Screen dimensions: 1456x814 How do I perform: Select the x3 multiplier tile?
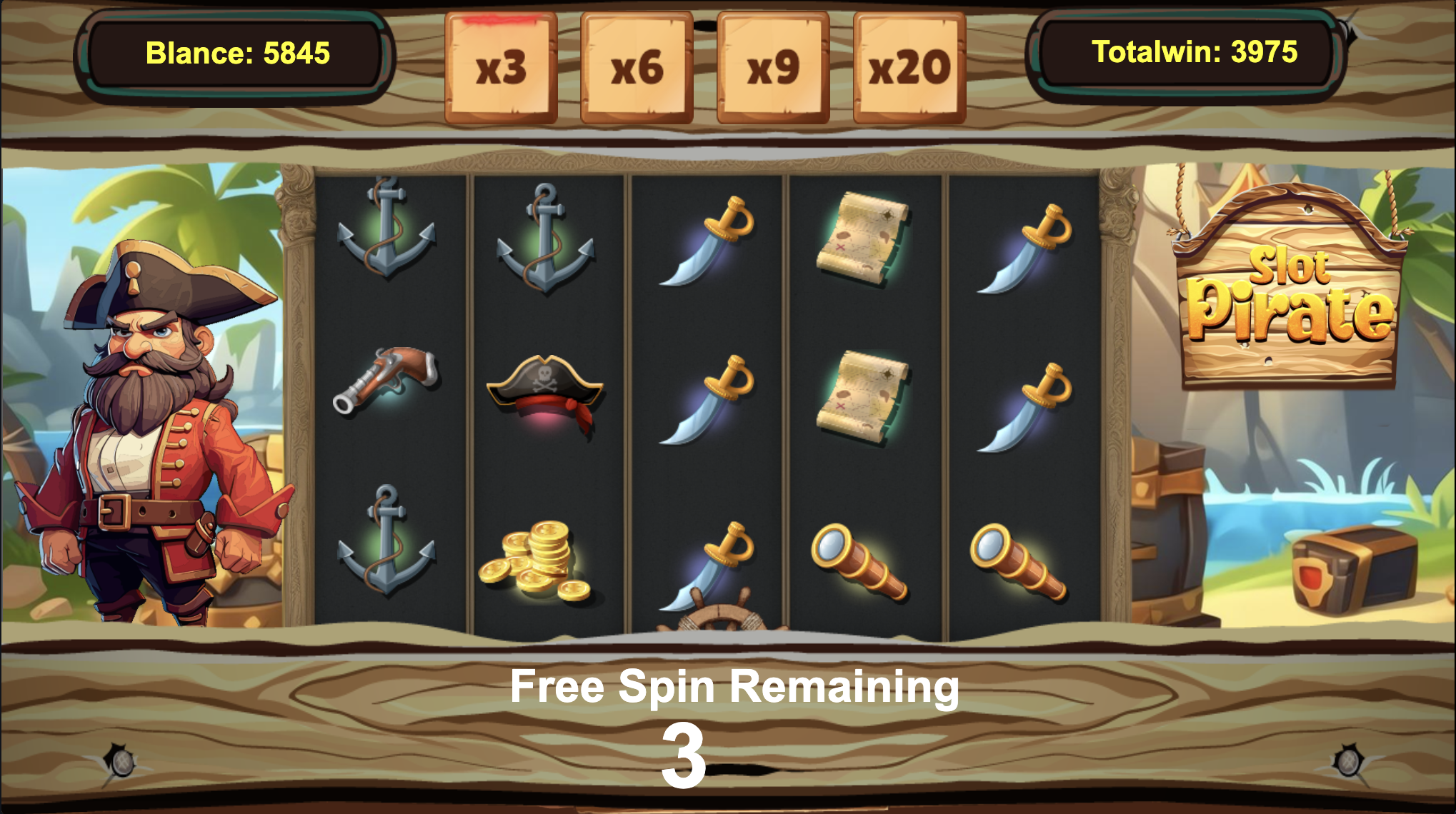(501, 68)
